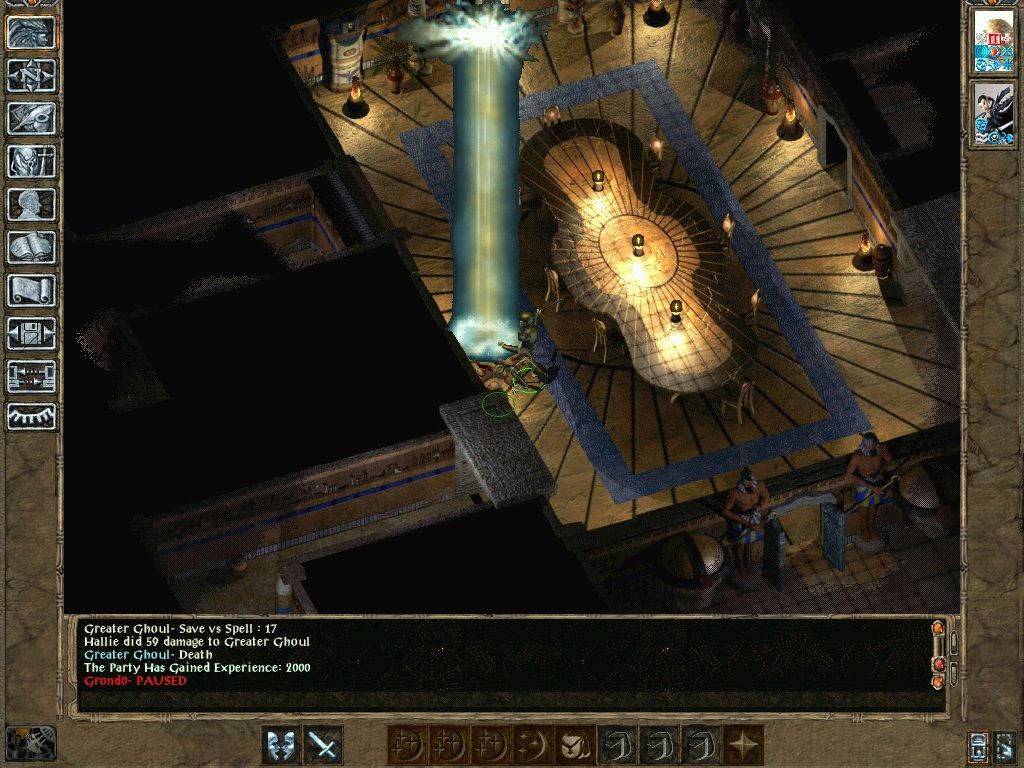Show the character record using the head silhouette icon
Screen dimensions: 1024x768
point(32,204)
